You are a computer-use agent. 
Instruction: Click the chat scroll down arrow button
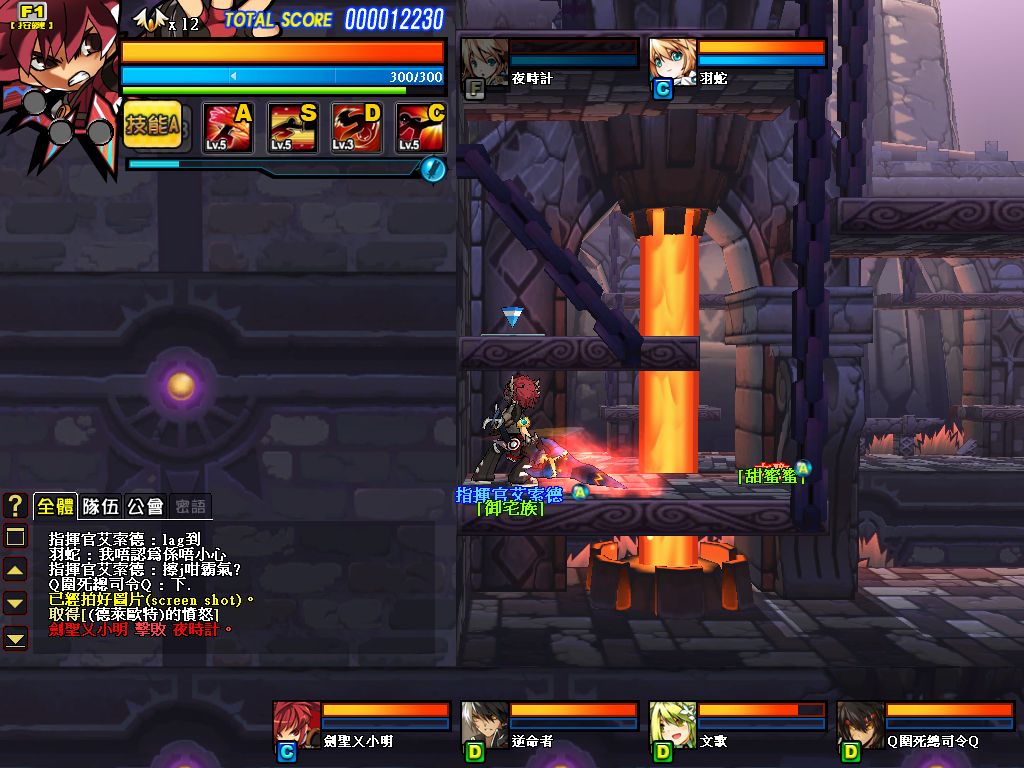click(15, 602)
